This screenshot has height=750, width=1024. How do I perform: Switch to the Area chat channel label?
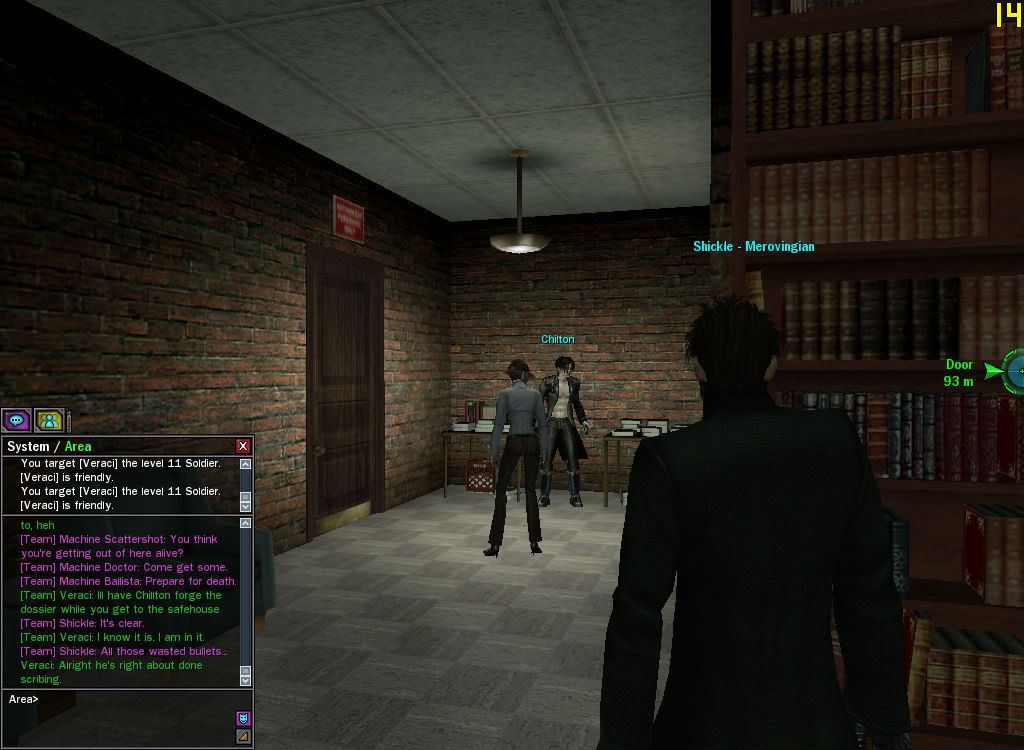click(78, 446)
